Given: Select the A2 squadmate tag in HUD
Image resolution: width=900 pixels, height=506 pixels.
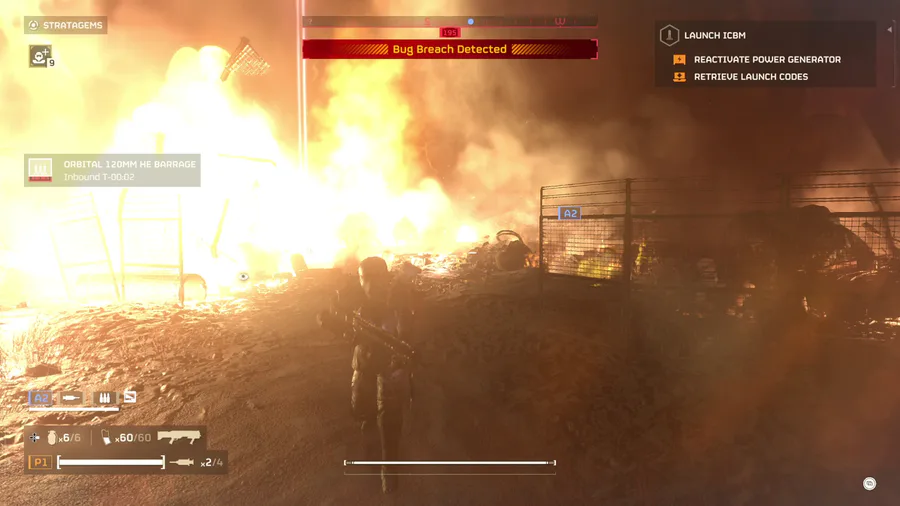Looking at the screenshot, I should click(41, 398).
